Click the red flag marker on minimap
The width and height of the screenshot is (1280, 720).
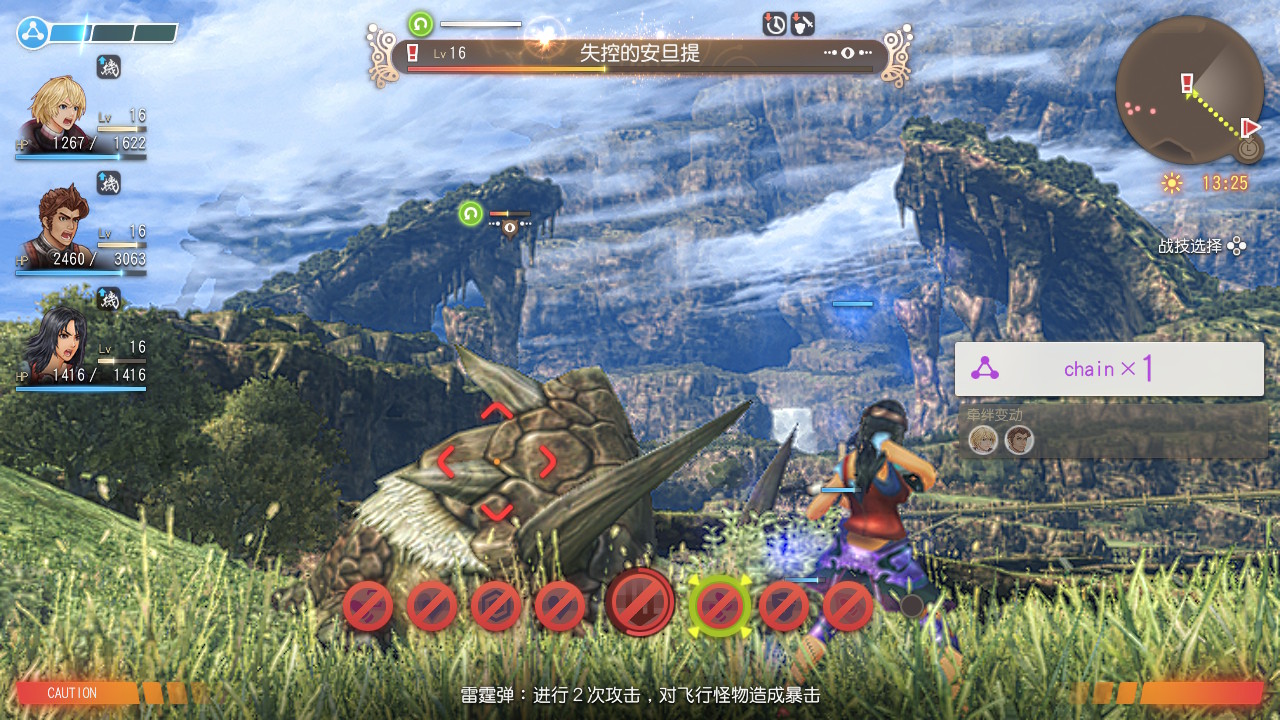(x=1250, y=127)
